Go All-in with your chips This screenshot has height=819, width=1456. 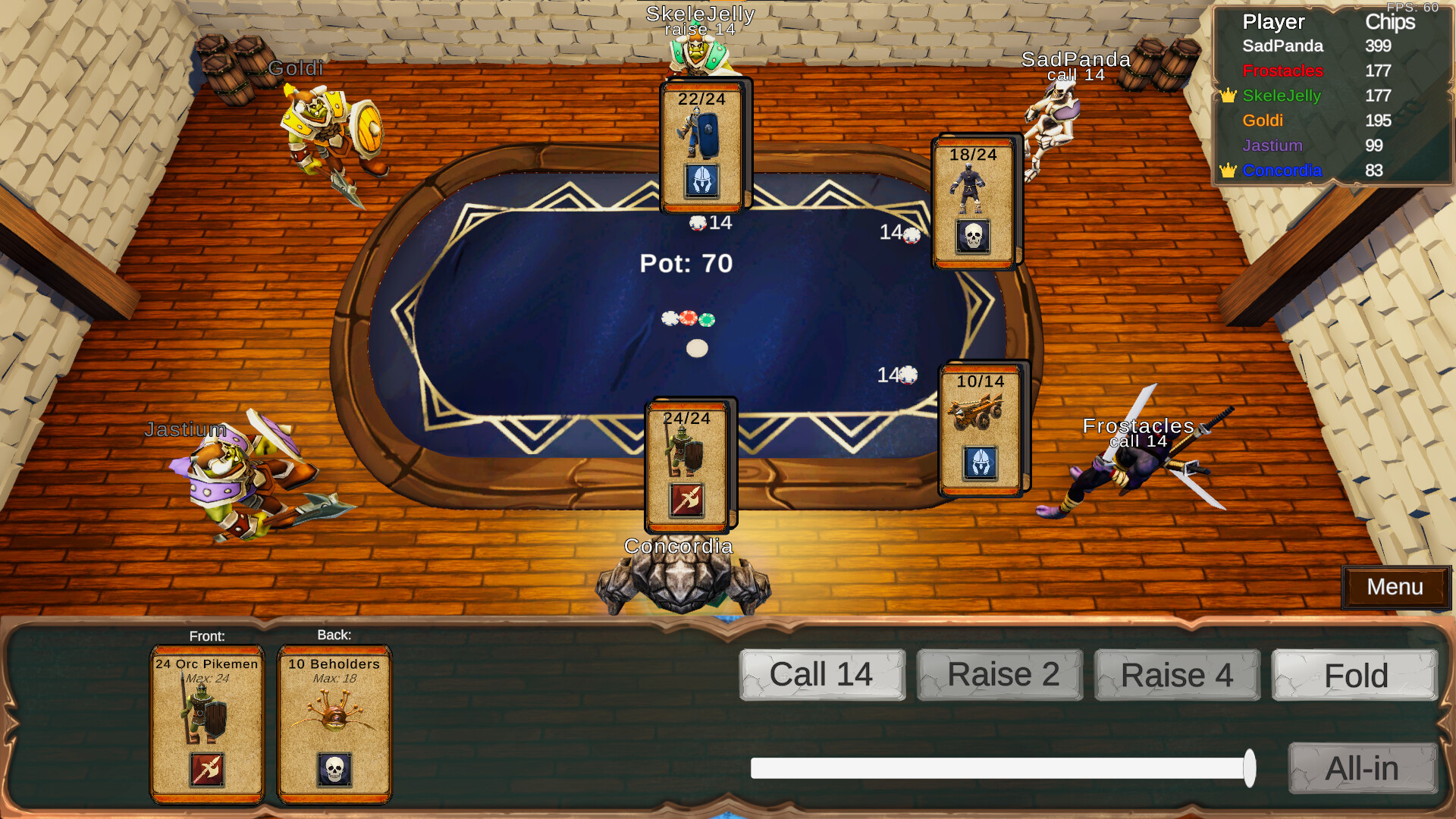coord(1361,768)
